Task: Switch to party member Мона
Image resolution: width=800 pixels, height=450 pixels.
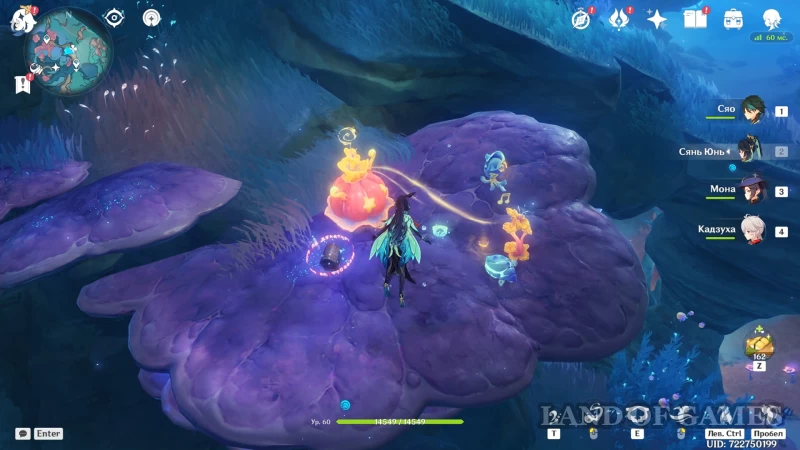Action: tap(752, 190)
